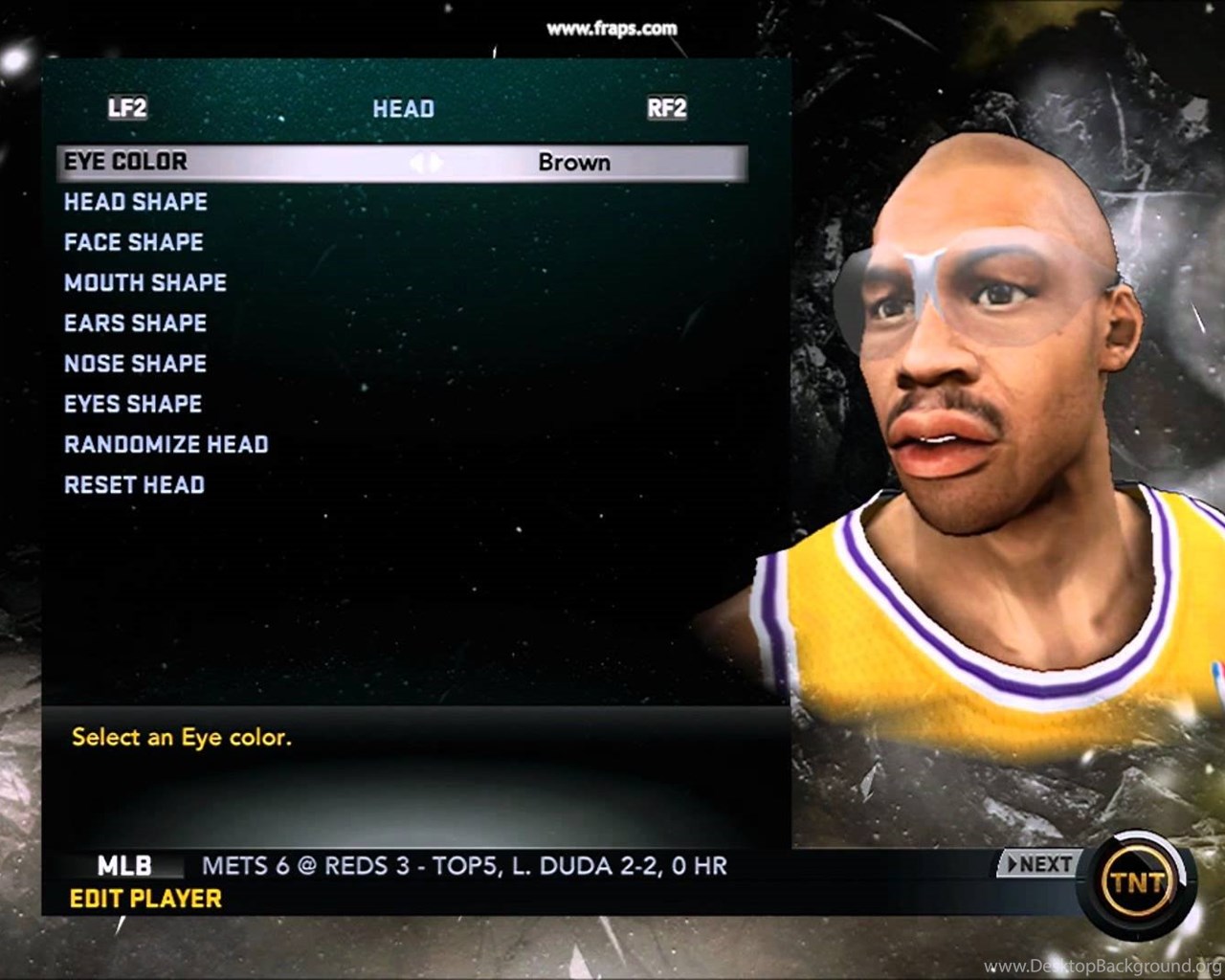Advance the news ticker with Next

[1038, 864]
